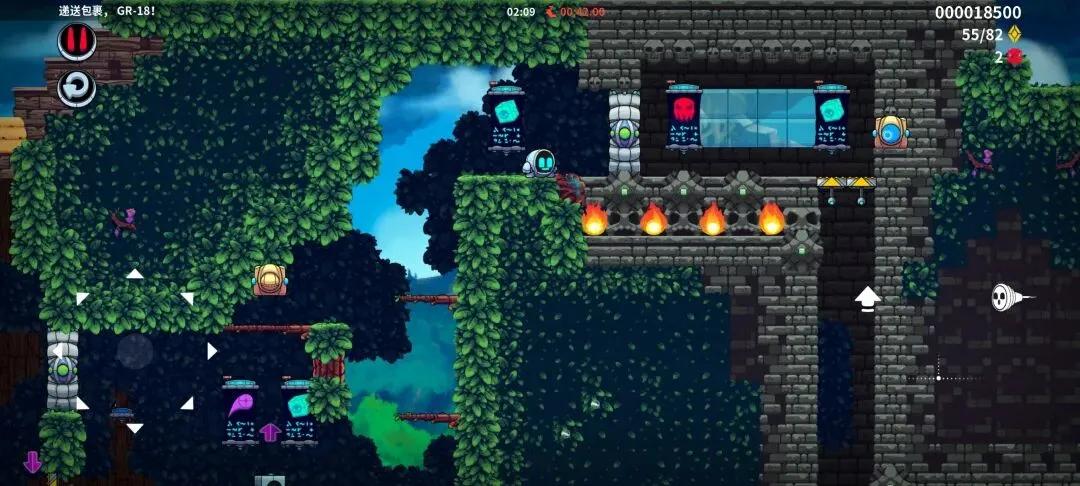Tap the right arrow on the directional pad

(211, 351)
